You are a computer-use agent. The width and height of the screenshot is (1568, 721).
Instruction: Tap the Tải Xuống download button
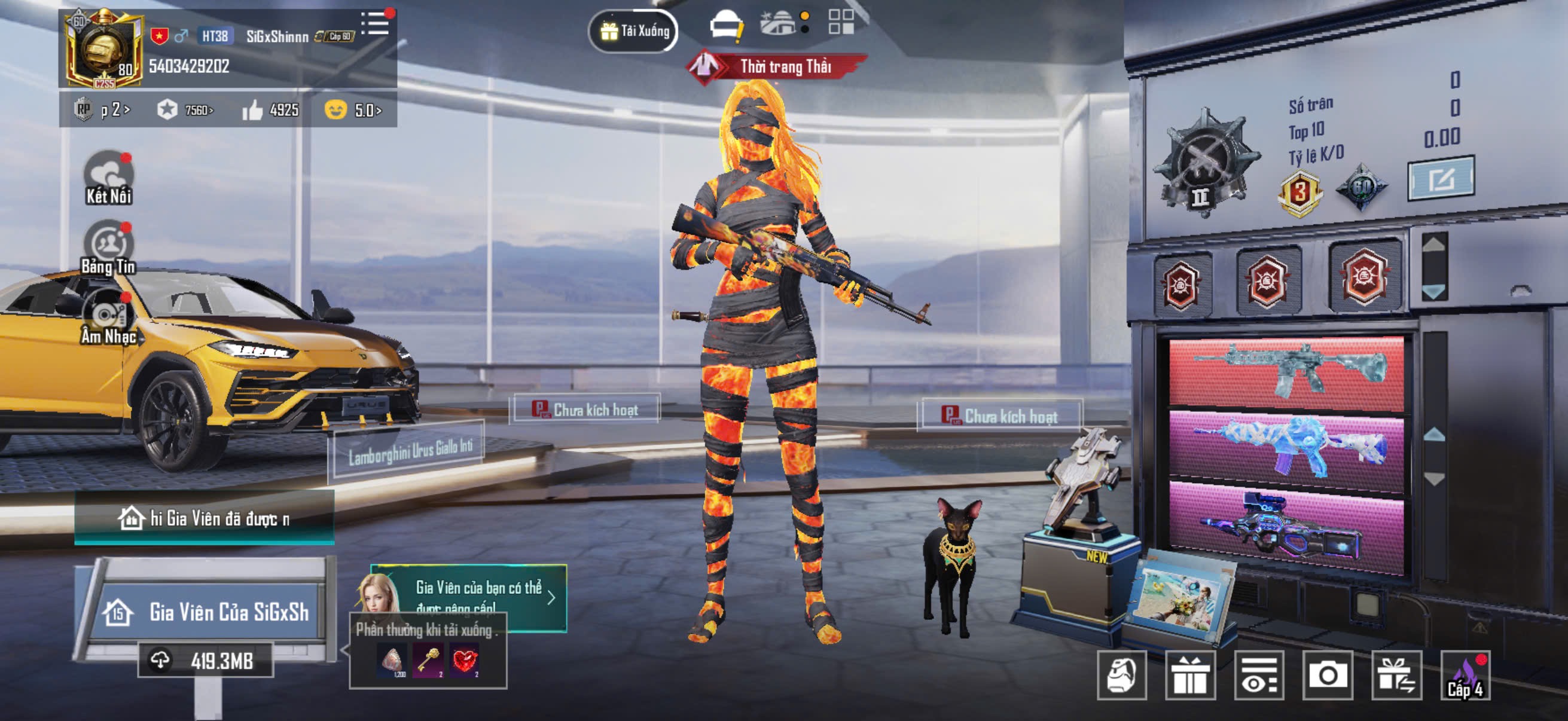point(634,30)
